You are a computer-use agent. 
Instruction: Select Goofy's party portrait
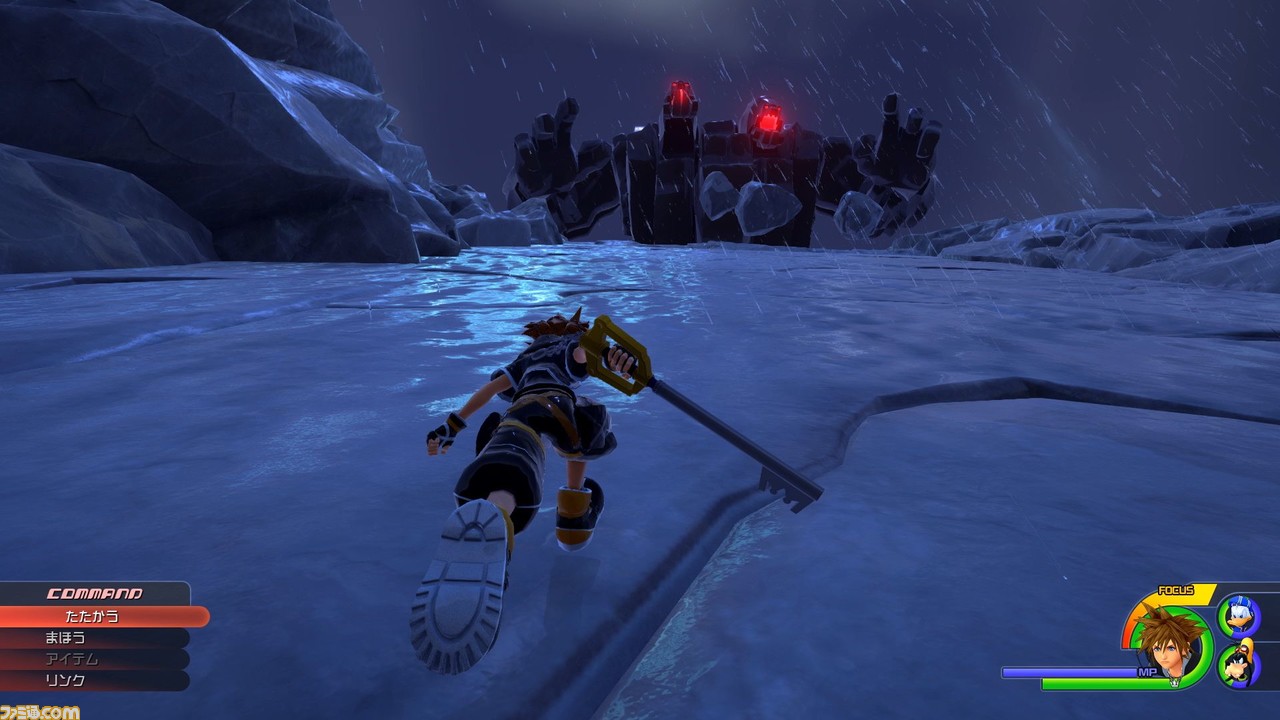(x=1239, y=665)
